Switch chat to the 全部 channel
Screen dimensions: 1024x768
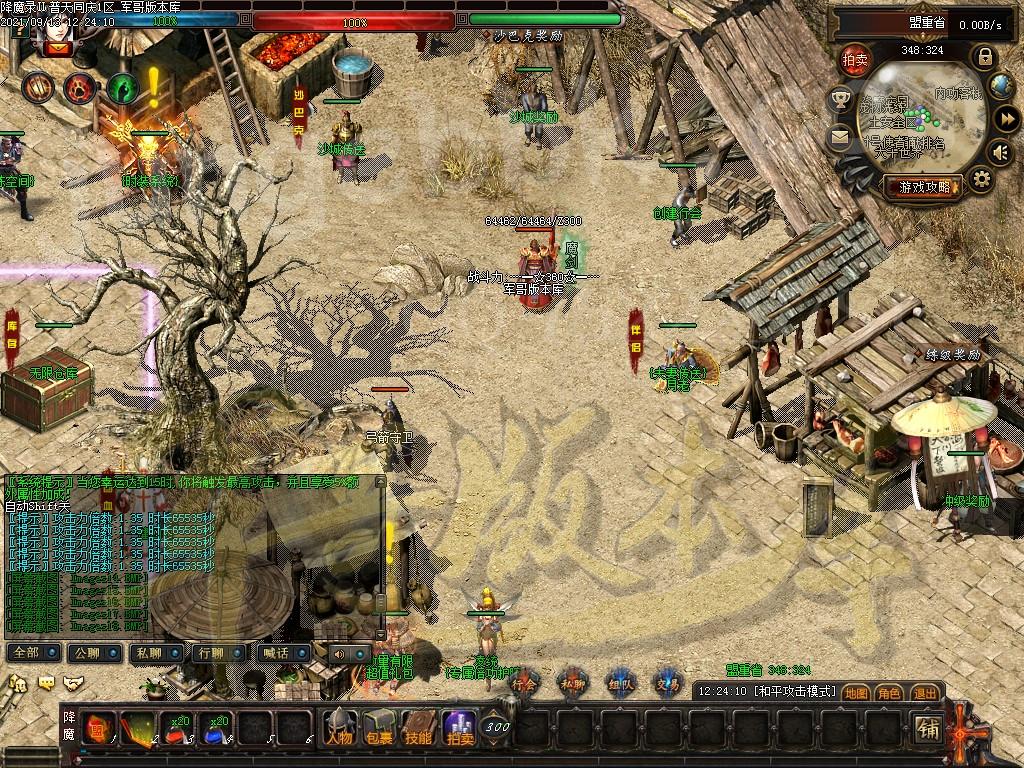30,652
